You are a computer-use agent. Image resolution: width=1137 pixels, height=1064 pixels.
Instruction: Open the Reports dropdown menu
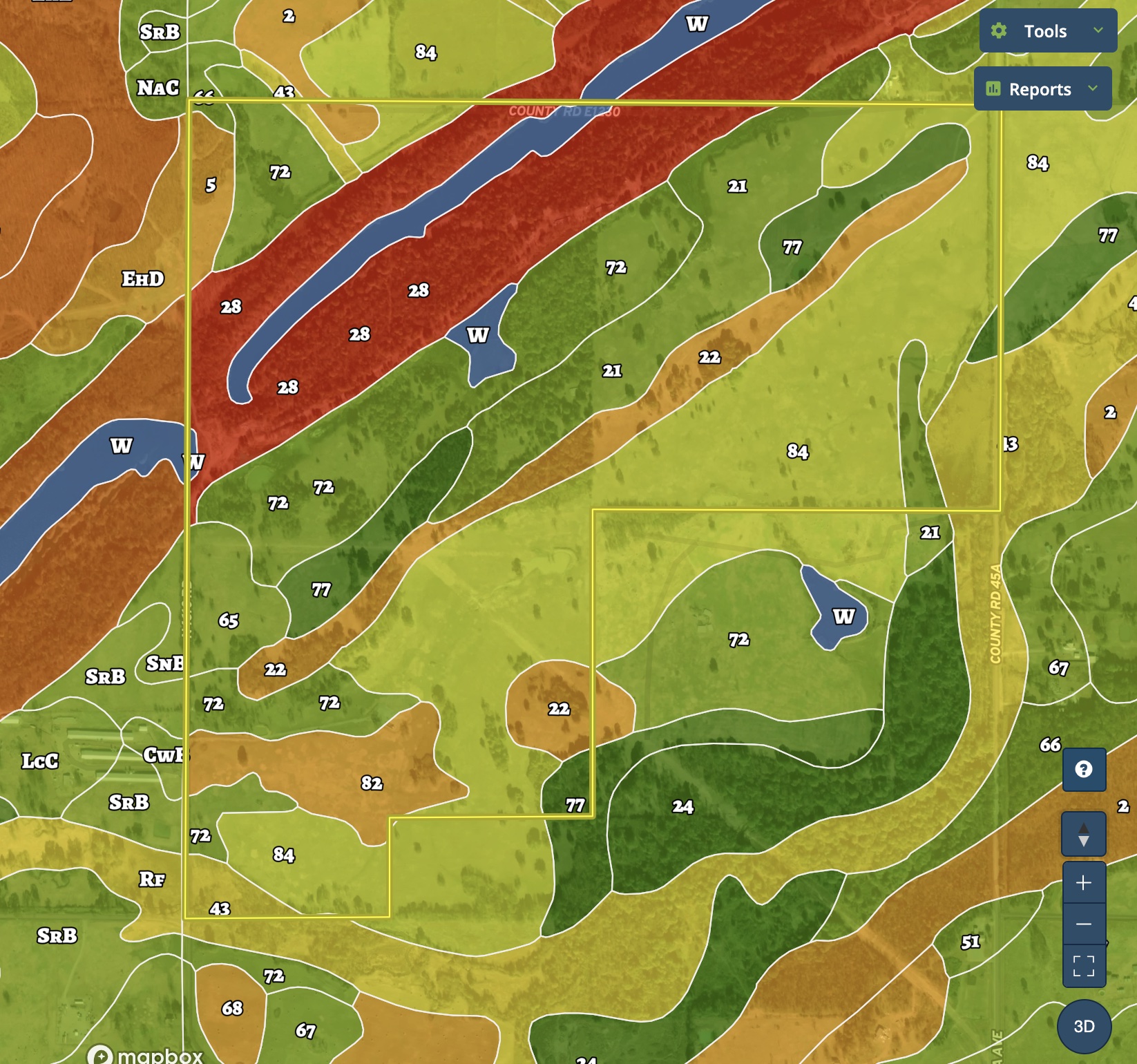1042,89
